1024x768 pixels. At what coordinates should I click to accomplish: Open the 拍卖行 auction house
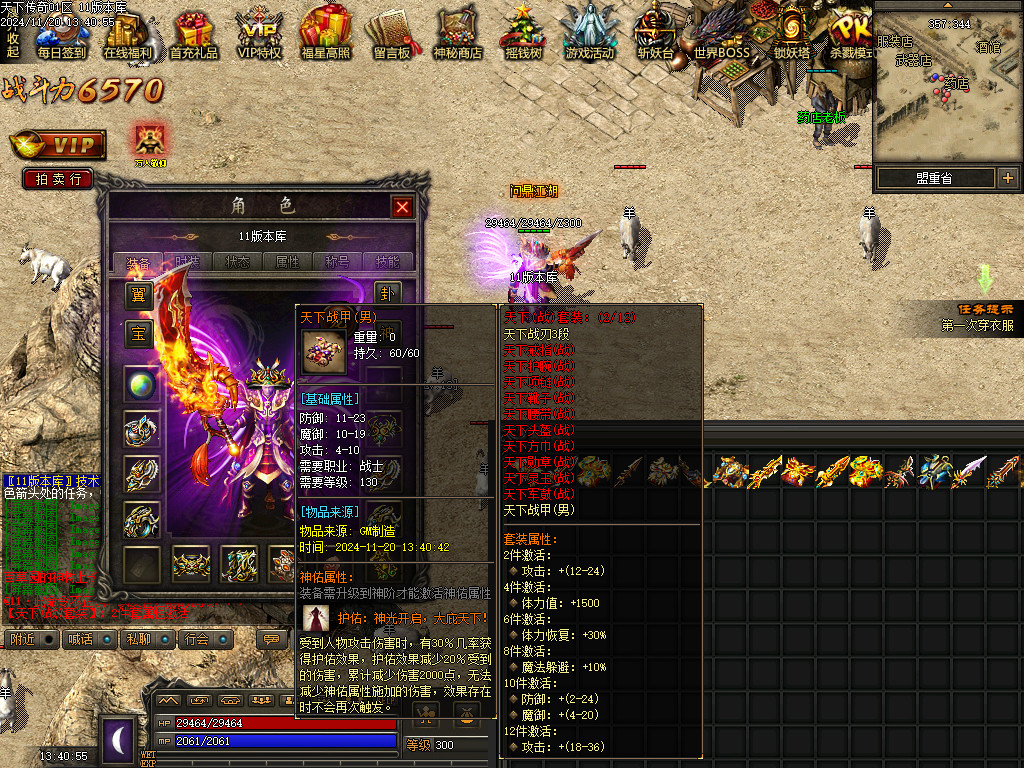[57, 179]
